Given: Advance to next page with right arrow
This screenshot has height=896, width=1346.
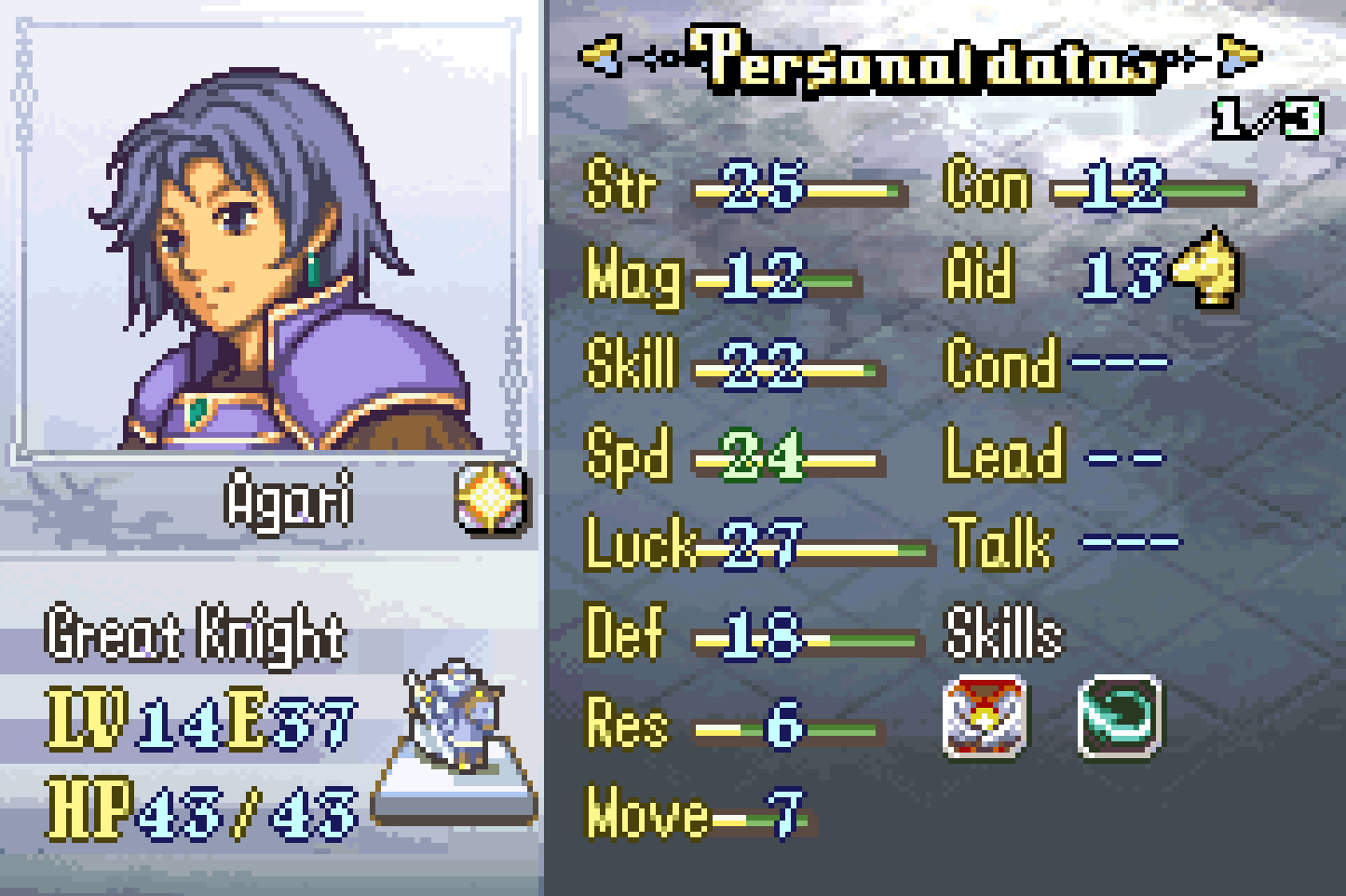Looking at the screenshot, I should (1240, 56).
